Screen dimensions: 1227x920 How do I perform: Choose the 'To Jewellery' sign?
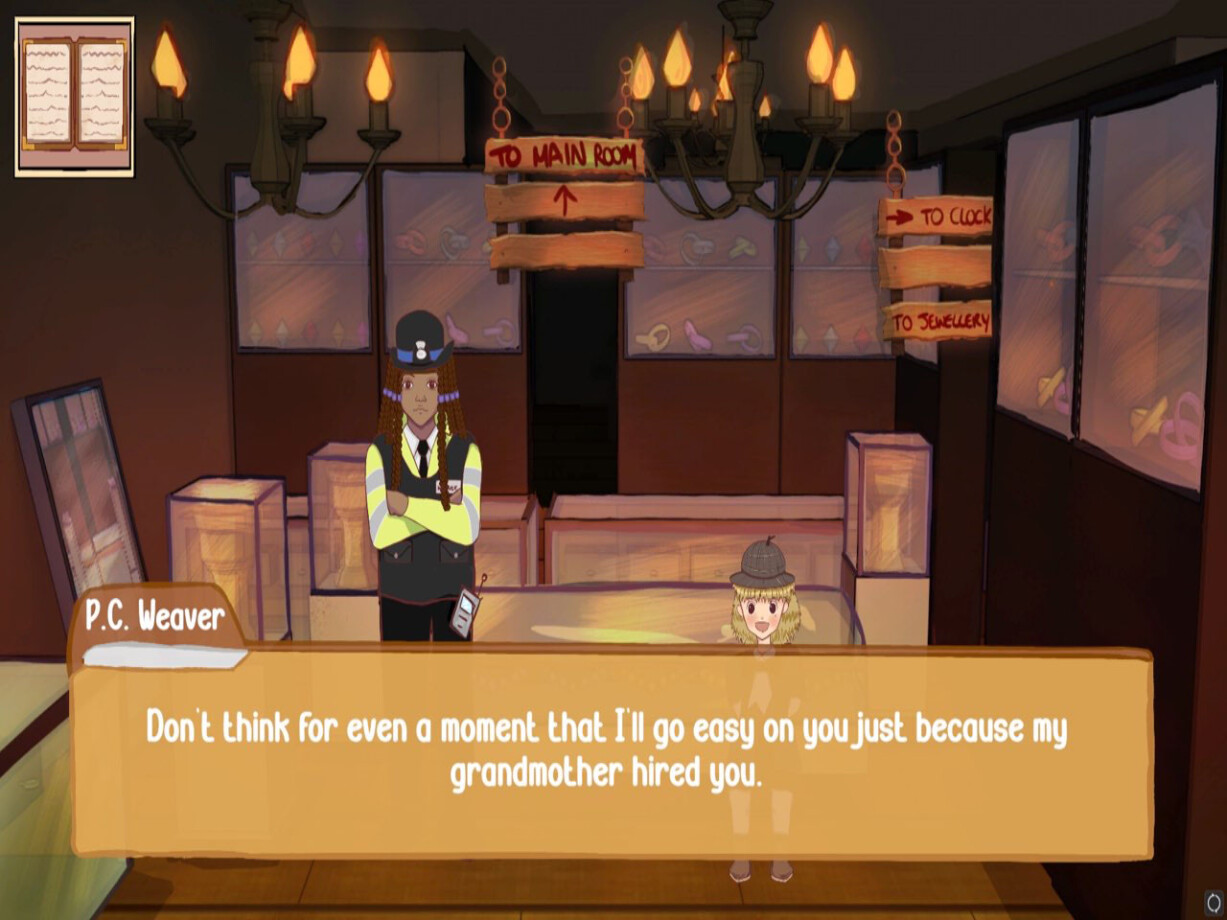coord(937,322)
